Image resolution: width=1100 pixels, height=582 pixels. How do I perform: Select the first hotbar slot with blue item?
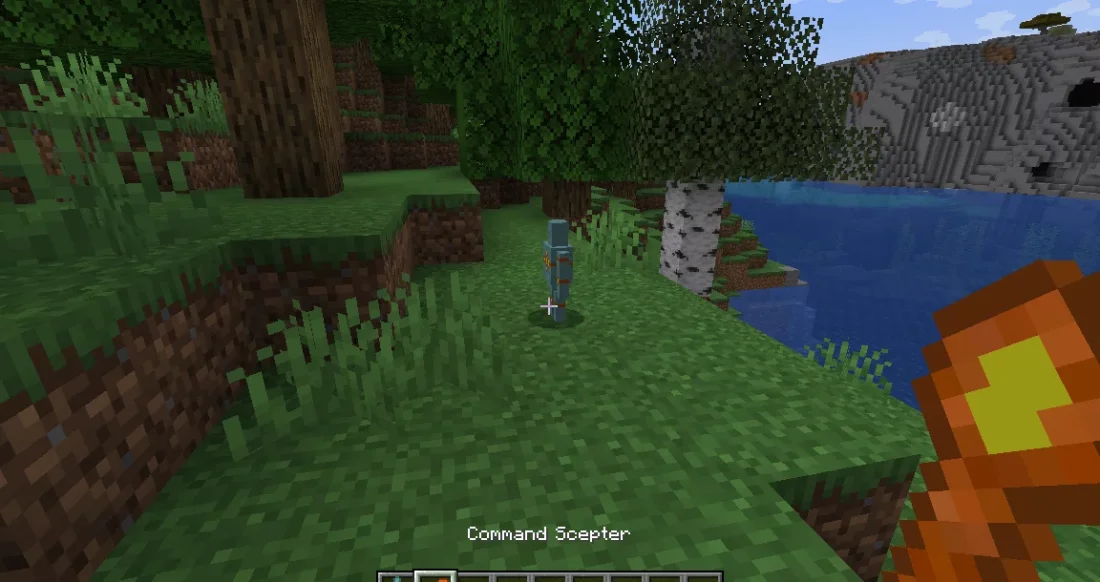click(x=398, y=577)
